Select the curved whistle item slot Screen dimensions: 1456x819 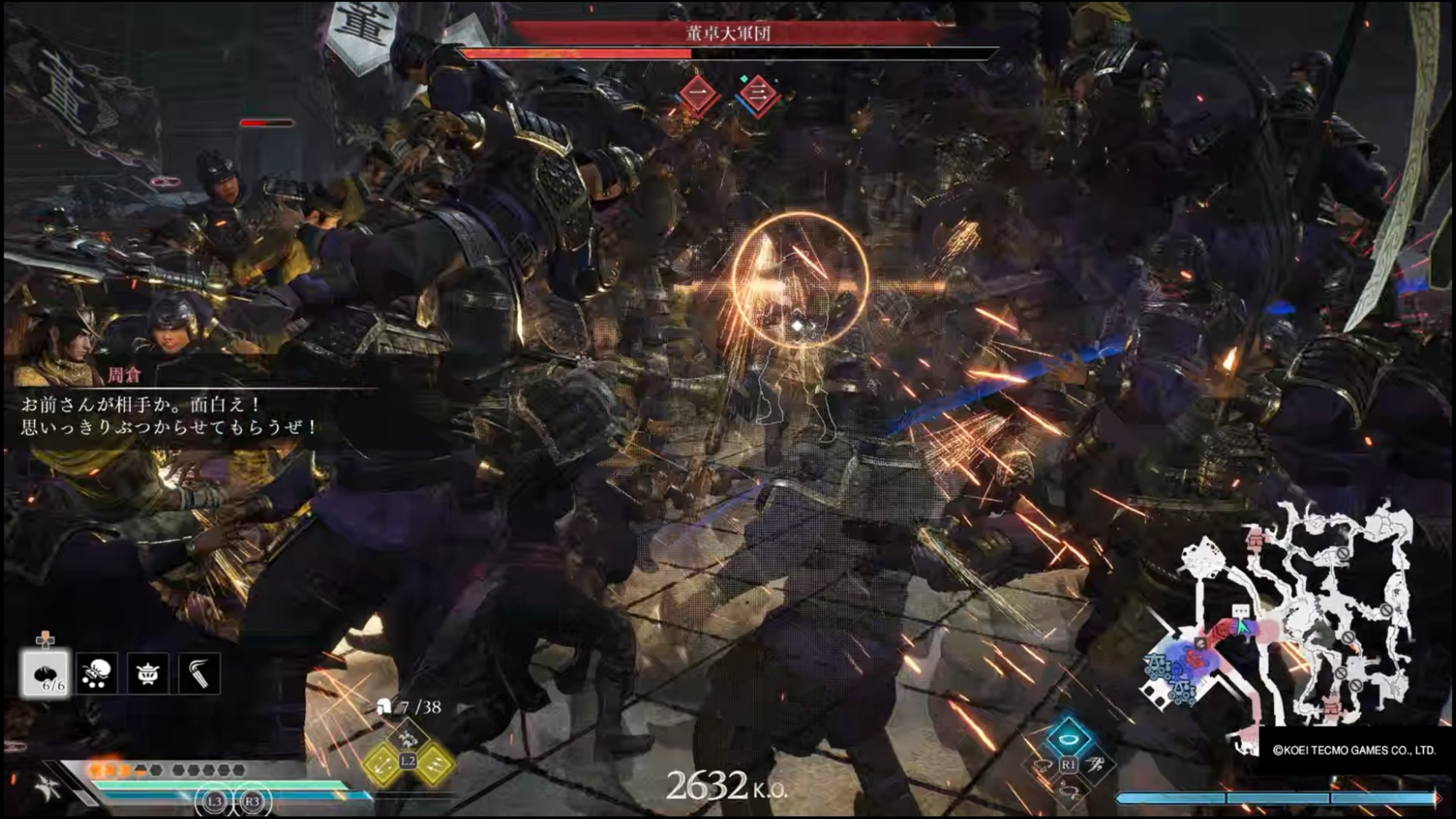click(x=199, y=673)
